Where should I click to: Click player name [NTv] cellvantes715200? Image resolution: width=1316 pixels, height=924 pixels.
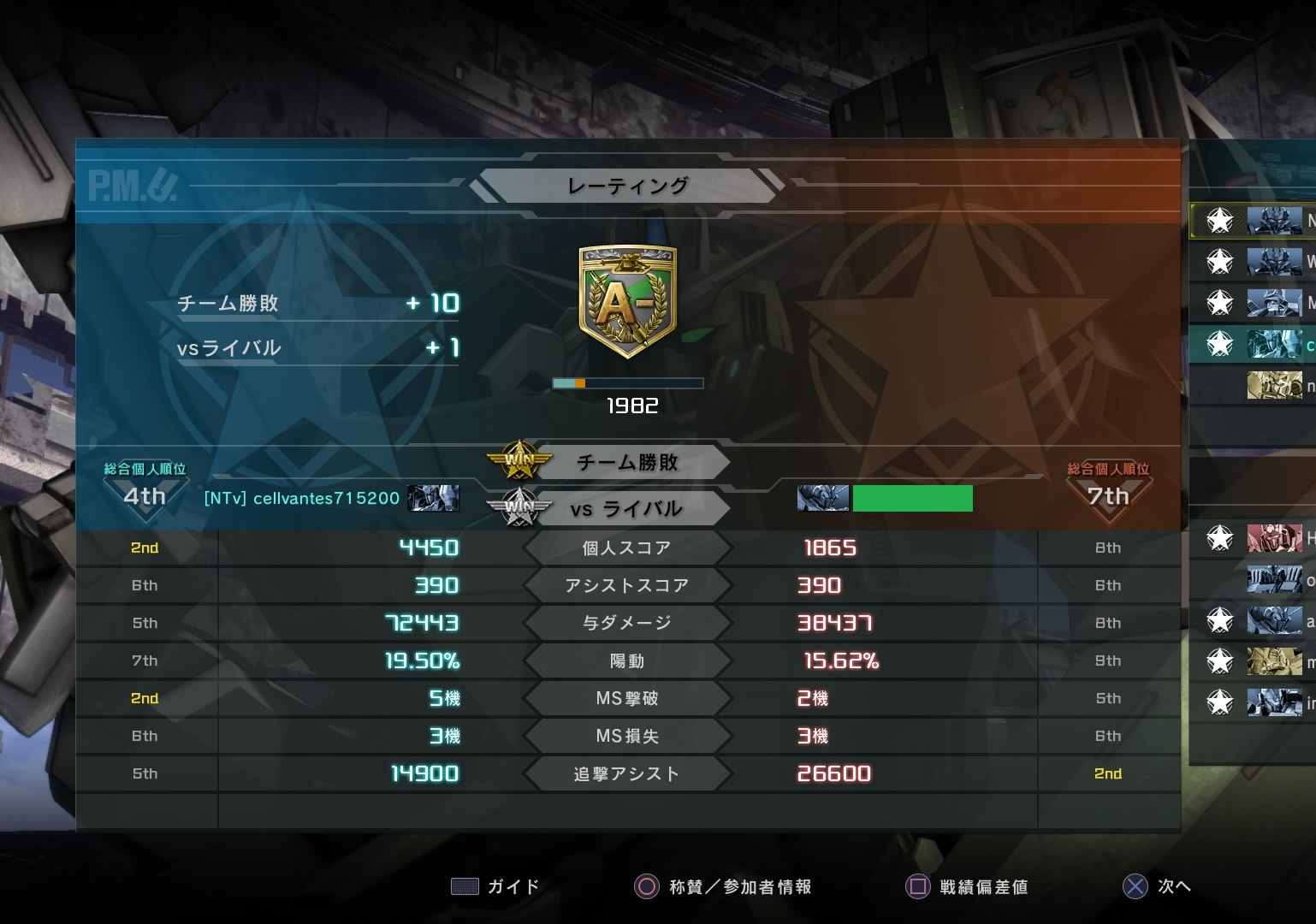coord(301,498)
